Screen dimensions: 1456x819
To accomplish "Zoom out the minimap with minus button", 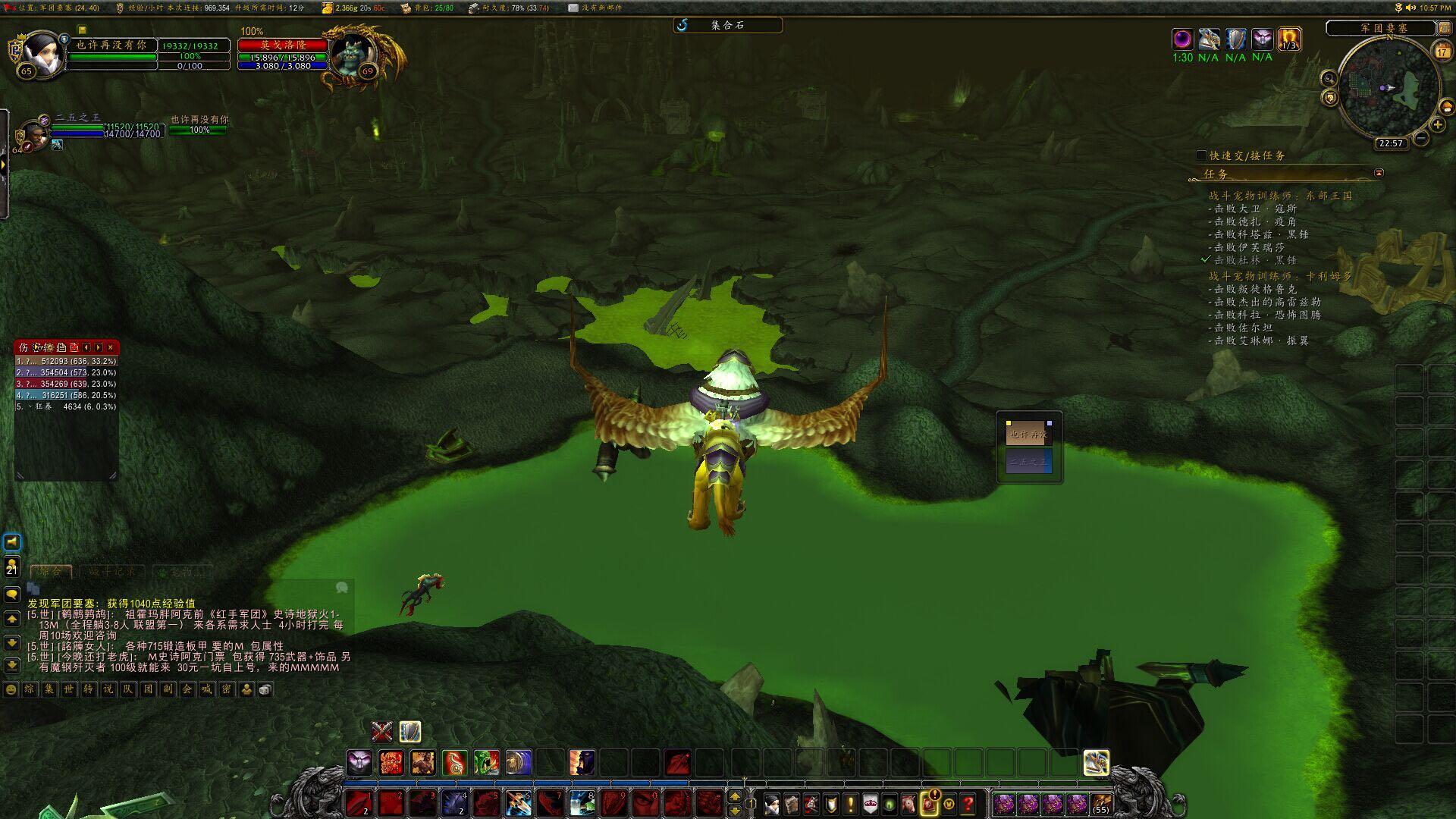I will 1421,138.
